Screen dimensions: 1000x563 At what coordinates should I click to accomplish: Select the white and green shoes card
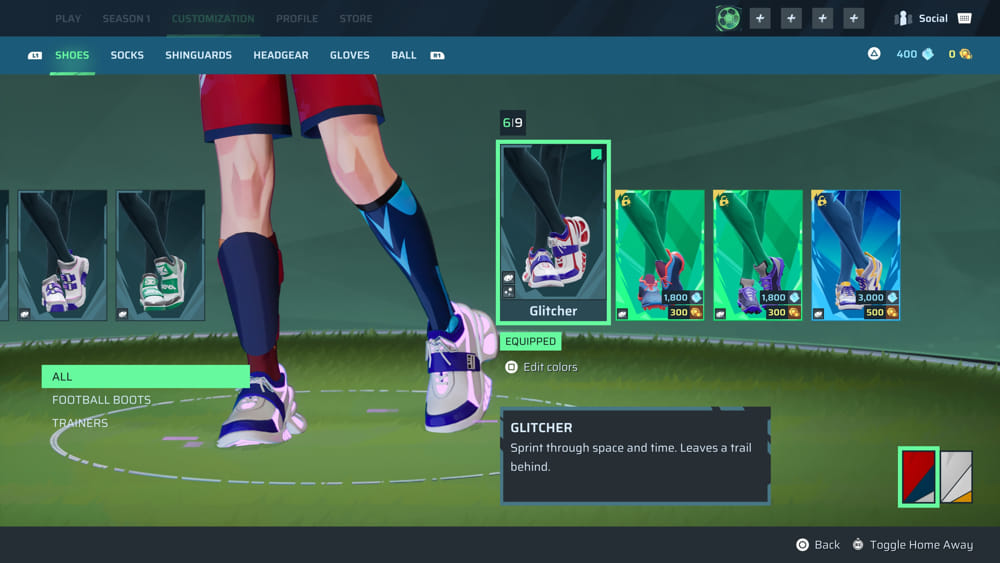(161, 255)
